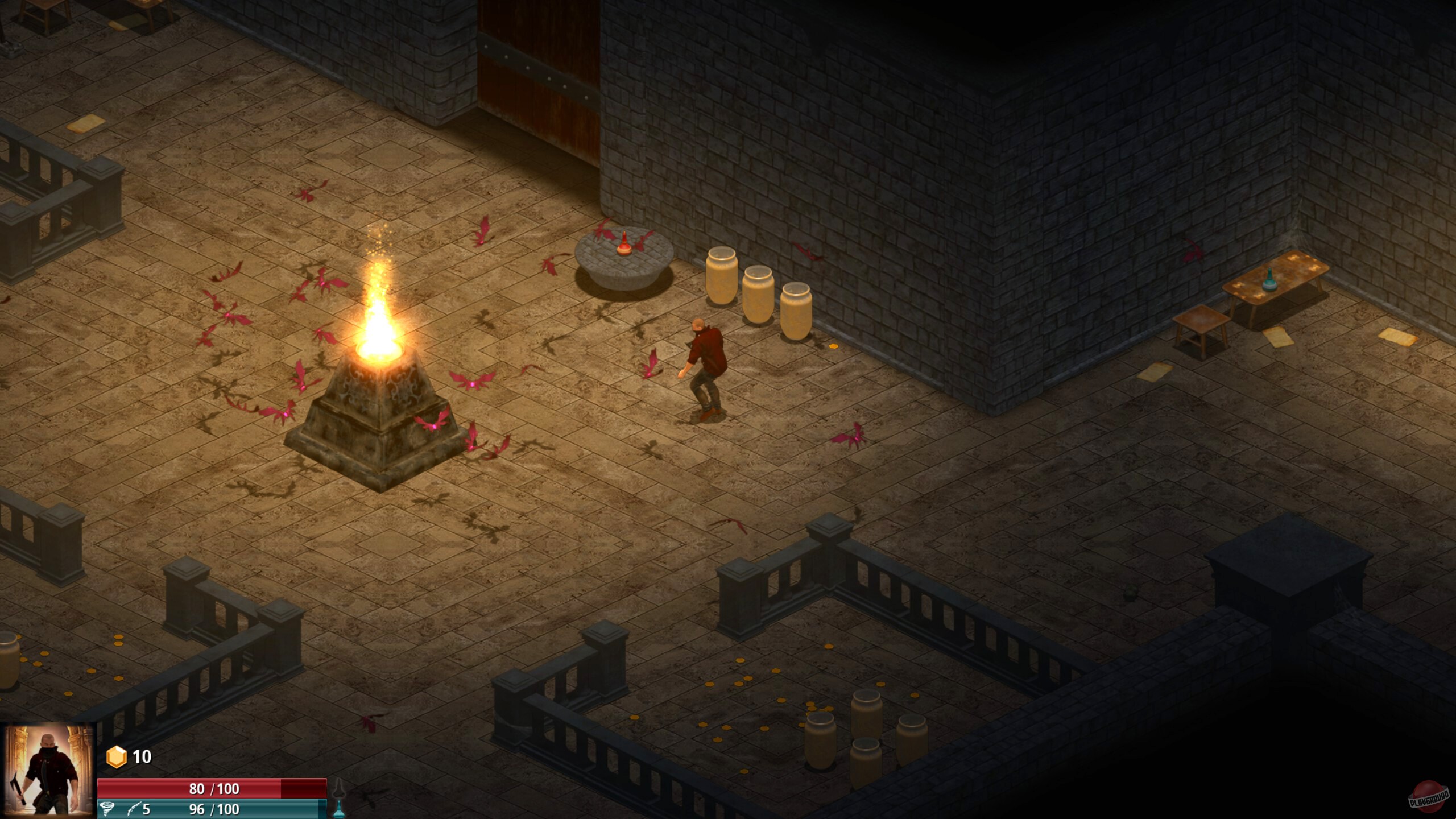
Task: Click the gold hexagon currency icon
Action: [117, 756]
